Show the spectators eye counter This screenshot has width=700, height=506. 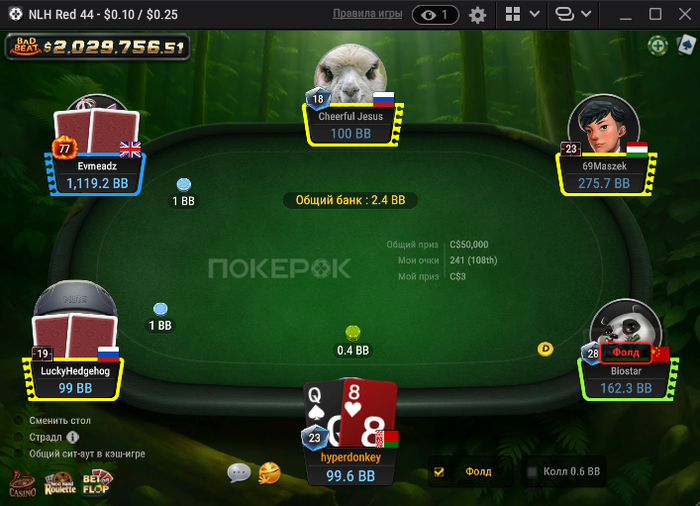tap(435, 15)
